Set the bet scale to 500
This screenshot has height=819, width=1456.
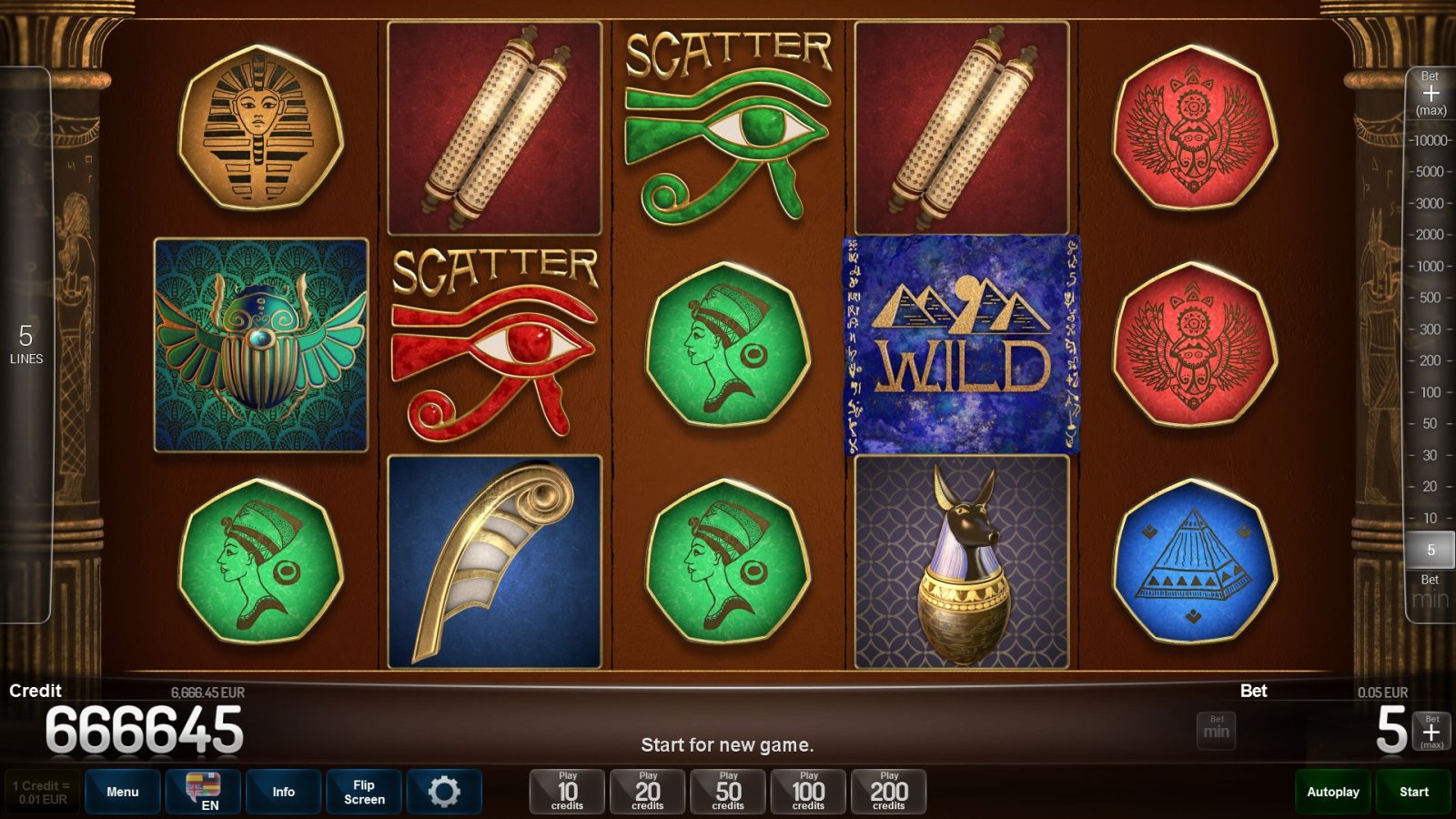(1431, 298)
